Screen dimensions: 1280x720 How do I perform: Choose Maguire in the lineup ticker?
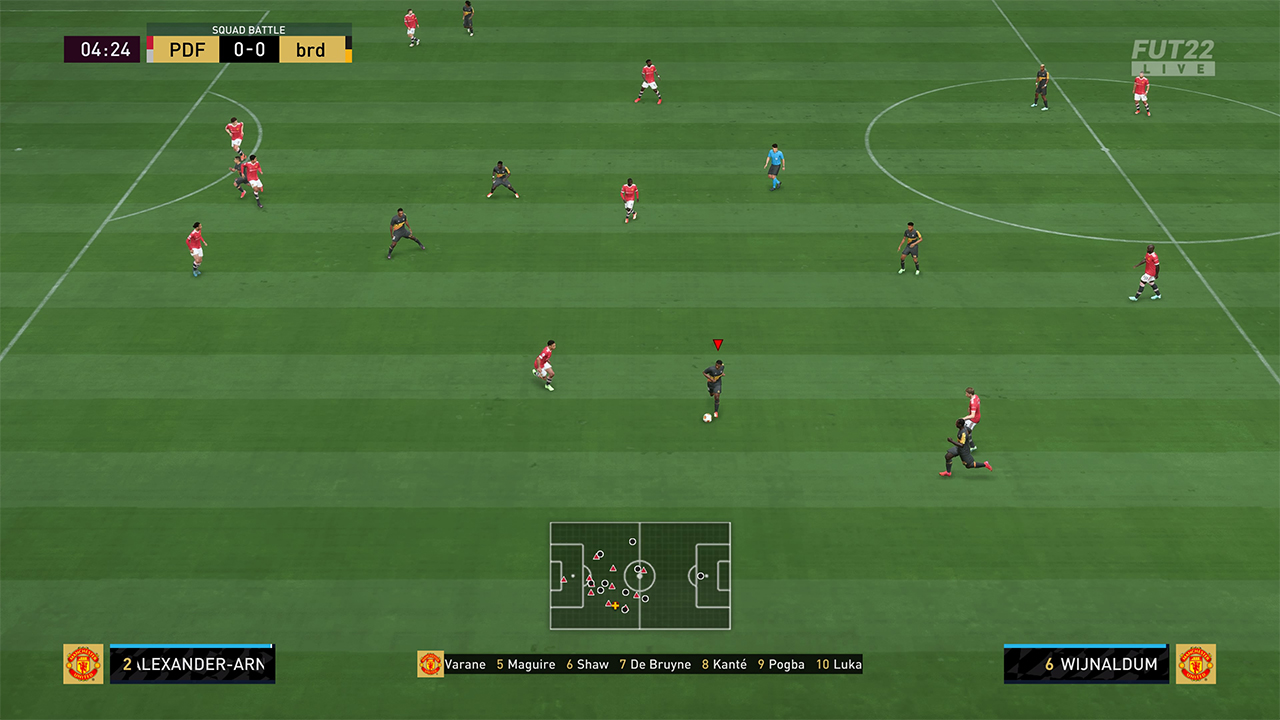[x=530, y=664]
